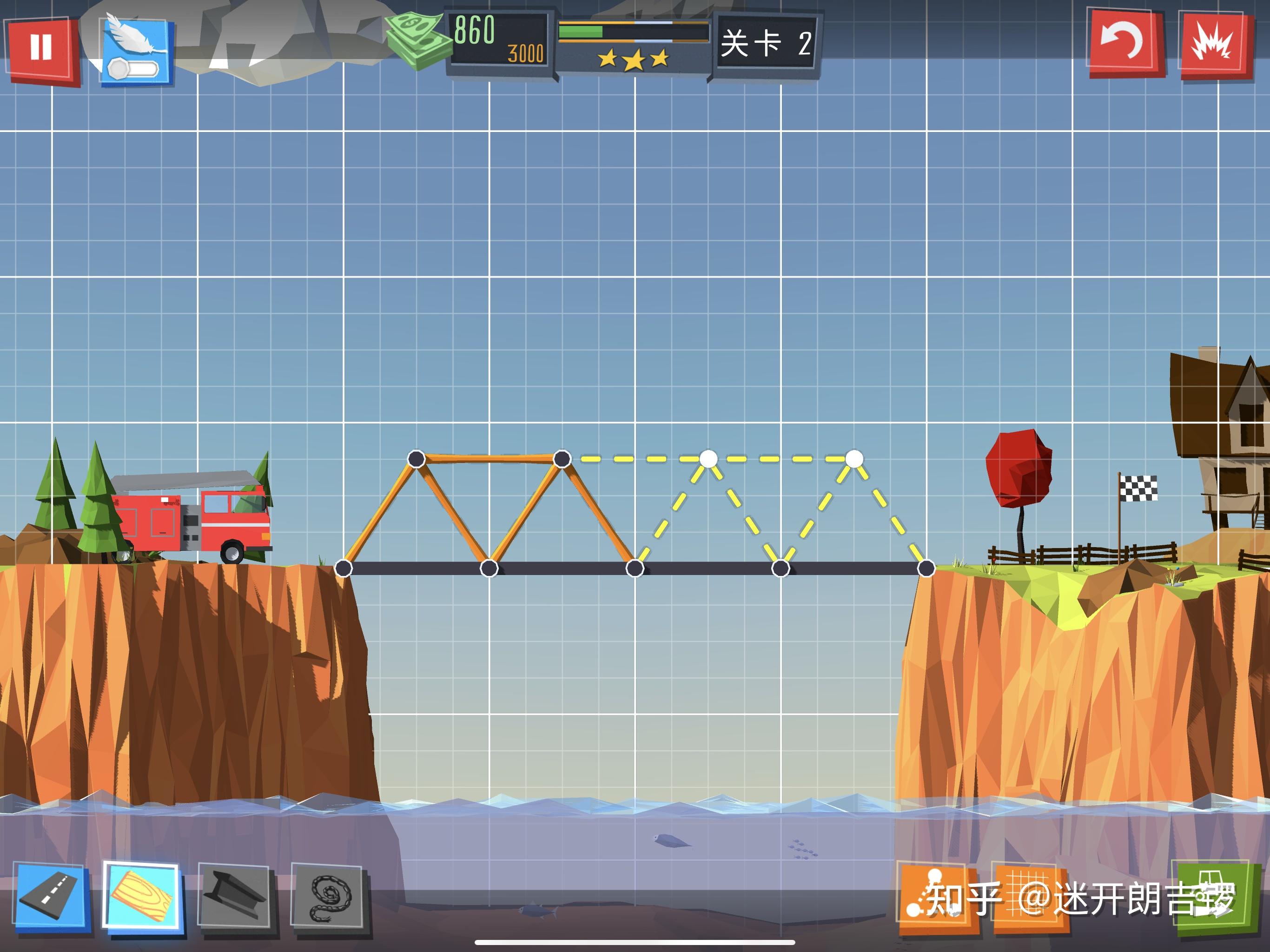Select the road material
Image resolution: width=1270 pixels, height=952 pixels.
(x=53, y=898)
